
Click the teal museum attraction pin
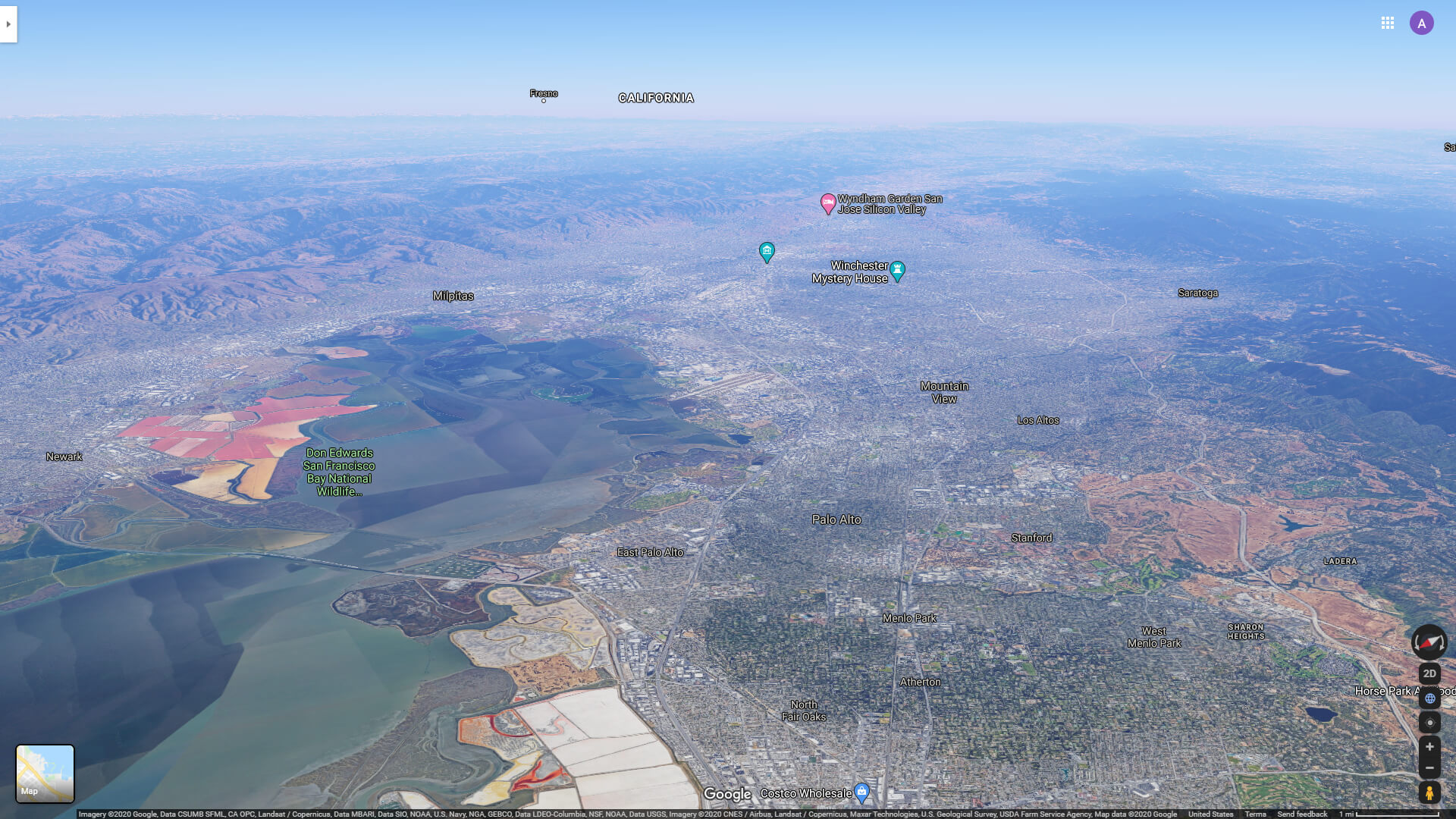(767, 251)
